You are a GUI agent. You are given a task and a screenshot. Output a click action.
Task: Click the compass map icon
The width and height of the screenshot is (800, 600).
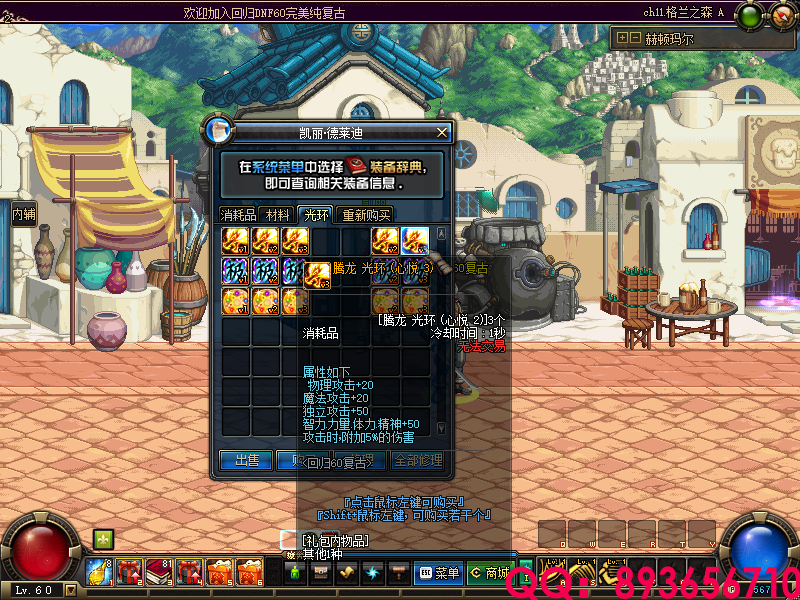780,16
